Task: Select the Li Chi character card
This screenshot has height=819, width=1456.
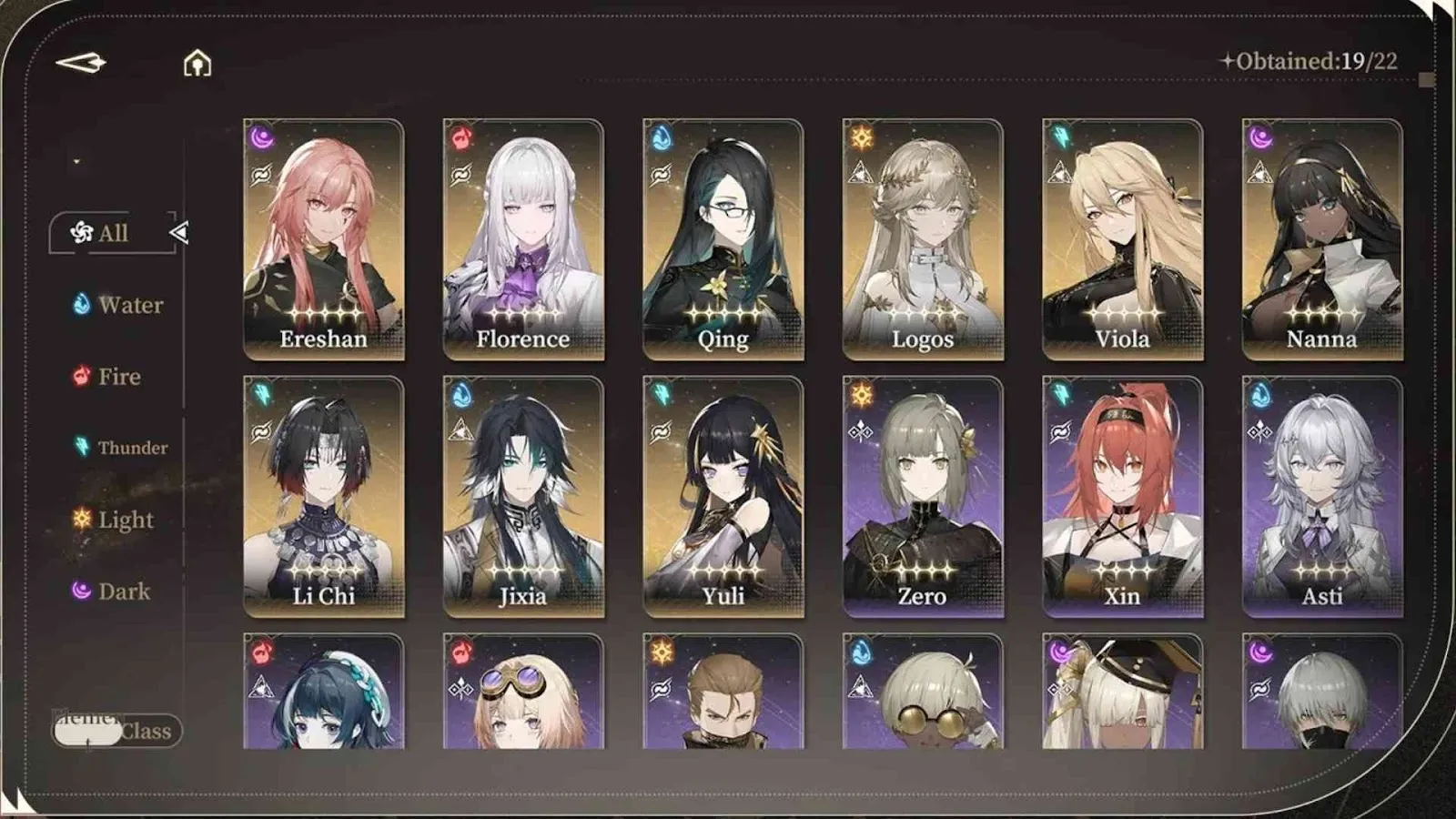Action: pyautogui.click(x=324, y=496)
